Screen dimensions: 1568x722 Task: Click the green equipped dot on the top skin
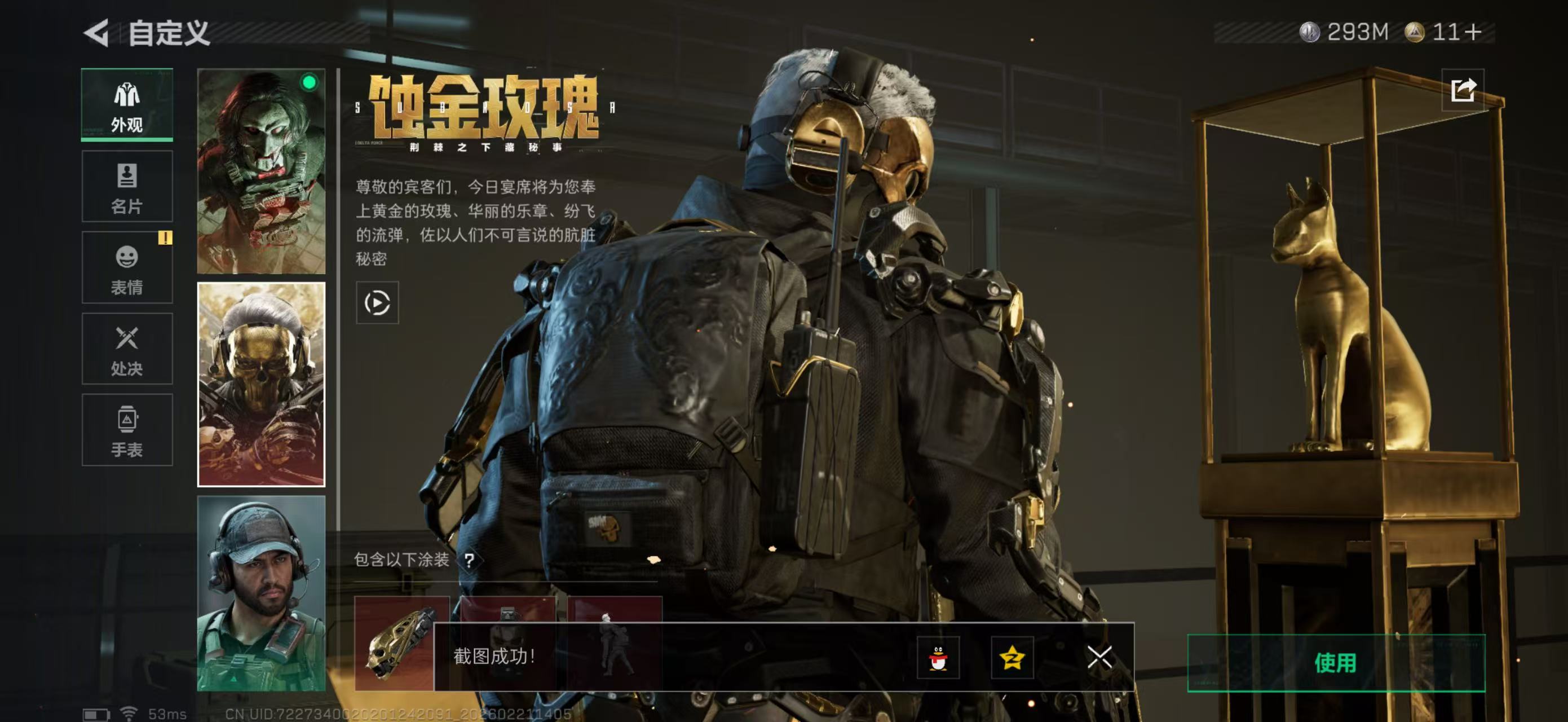[309, 82]
